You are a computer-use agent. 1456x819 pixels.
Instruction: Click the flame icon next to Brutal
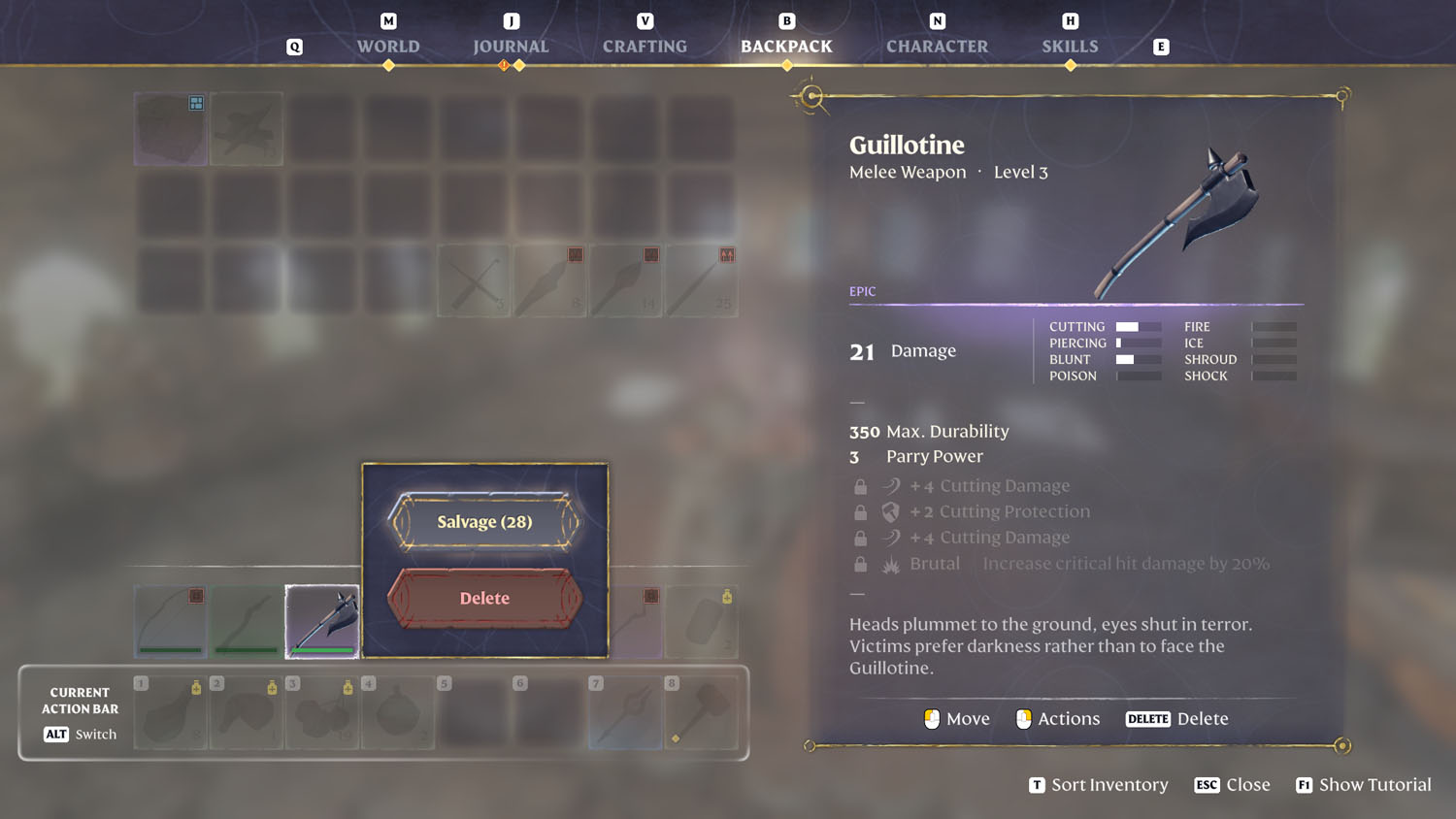click(x=889, y=563)
